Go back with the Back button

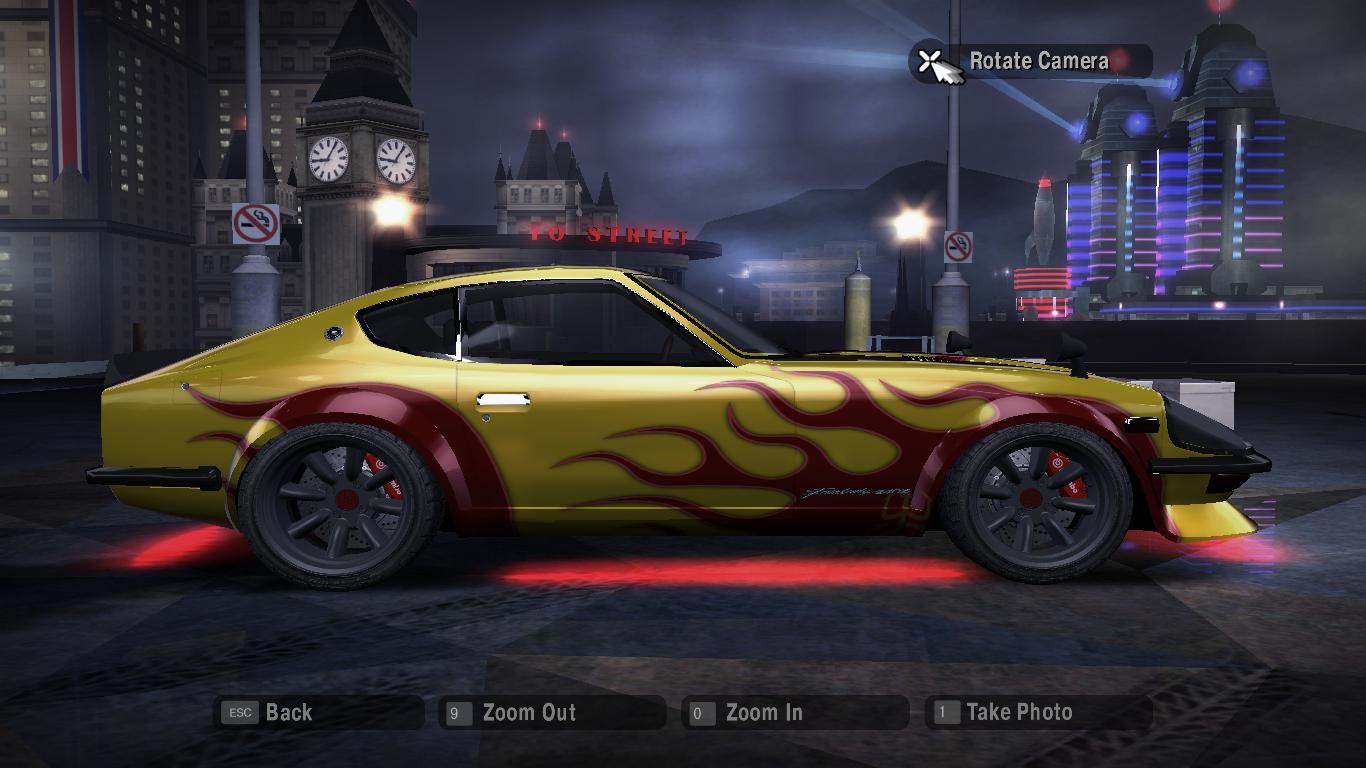click(x=288, y=713)
